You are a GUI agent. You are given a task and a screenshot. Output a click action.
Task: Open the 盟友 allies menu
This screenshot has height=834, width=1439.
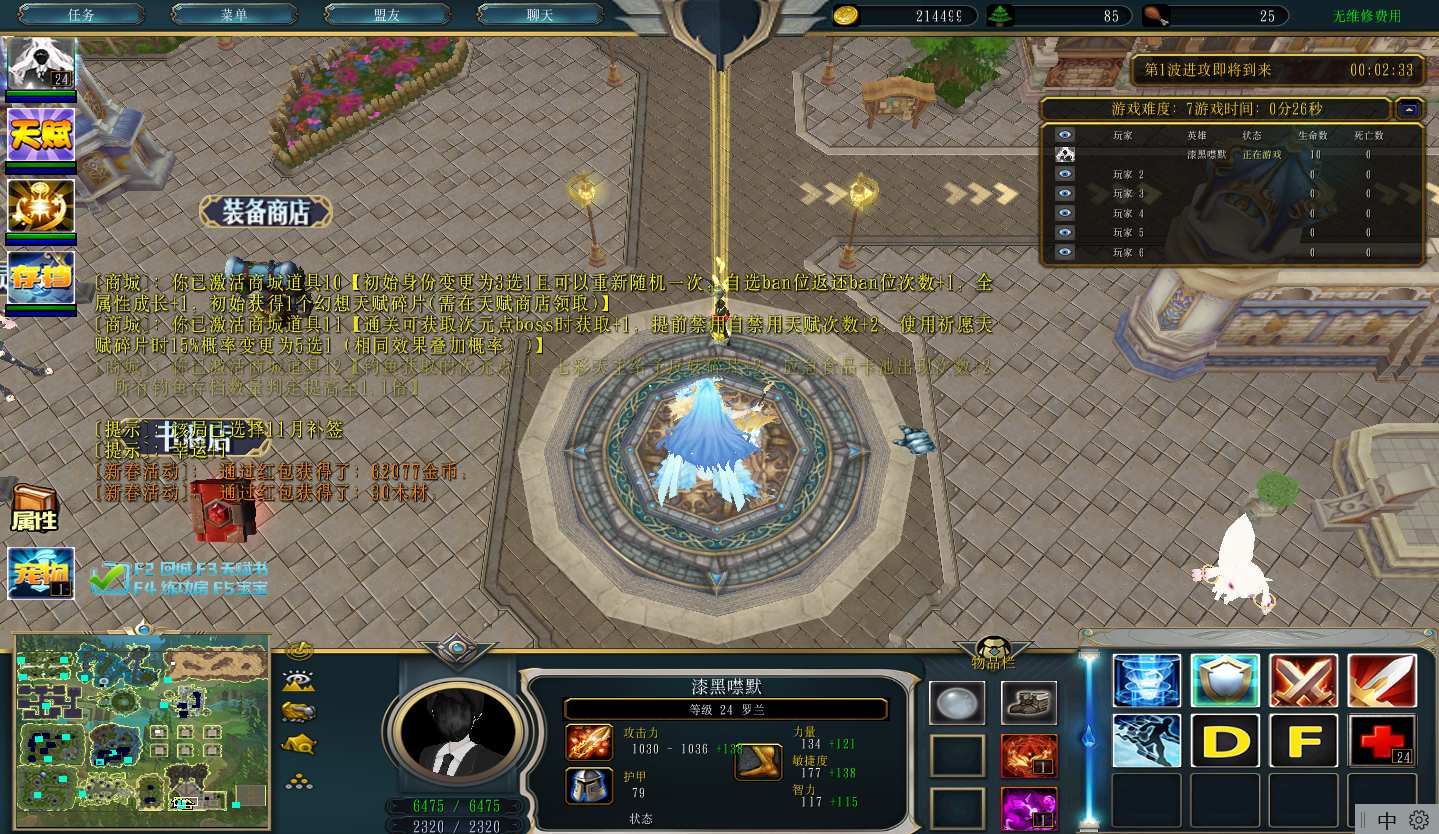coord(386,15)
